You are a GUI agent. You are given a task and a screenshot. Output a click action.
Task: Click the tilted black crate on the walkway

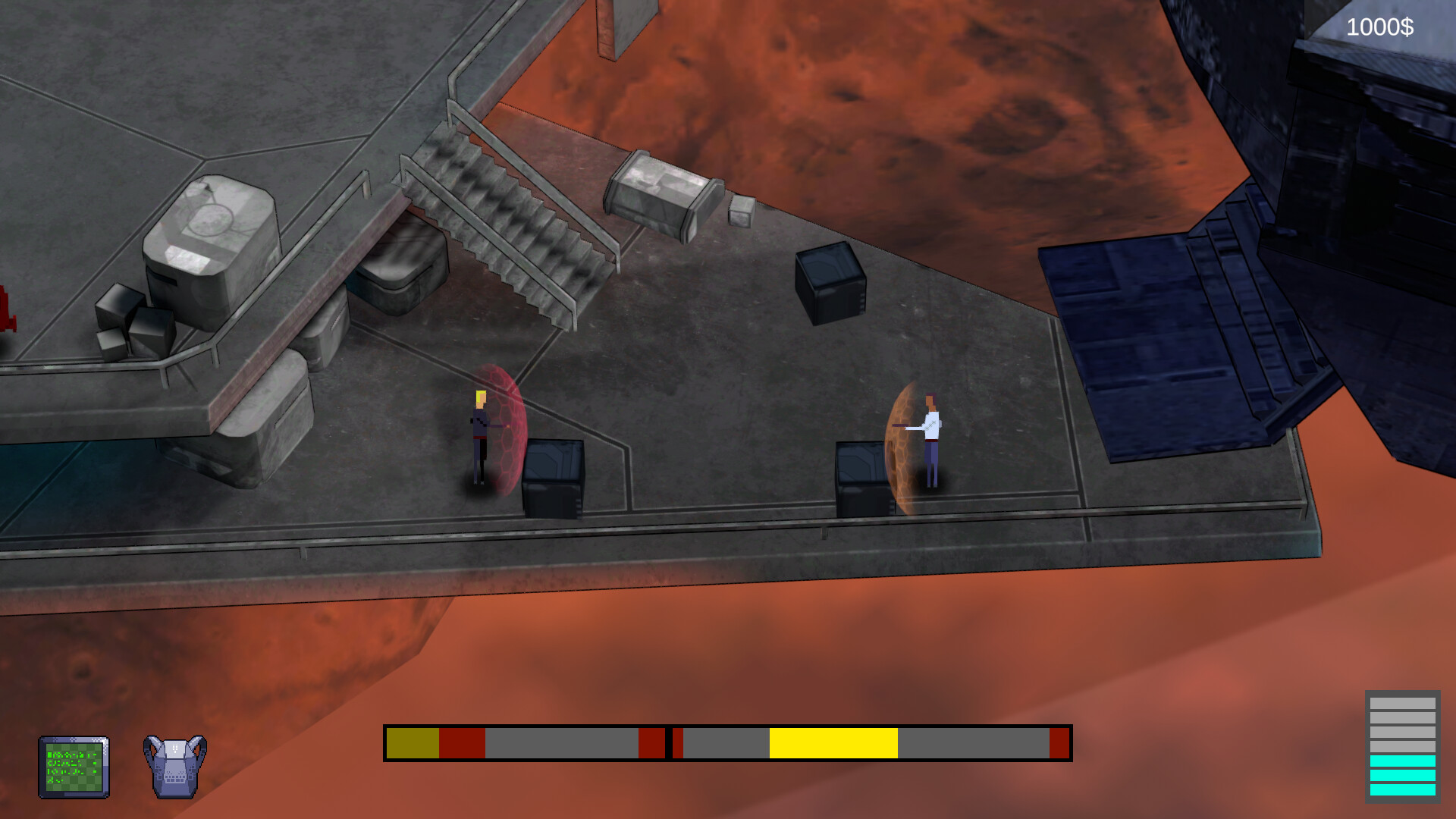pos(829,284)
